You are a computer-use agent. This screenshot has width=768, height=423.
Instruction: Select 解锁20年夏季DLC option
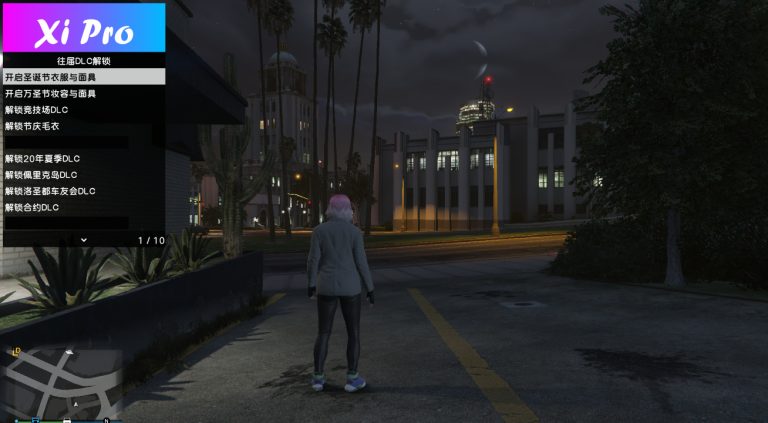pyautogui.click(x=82, y=158)
